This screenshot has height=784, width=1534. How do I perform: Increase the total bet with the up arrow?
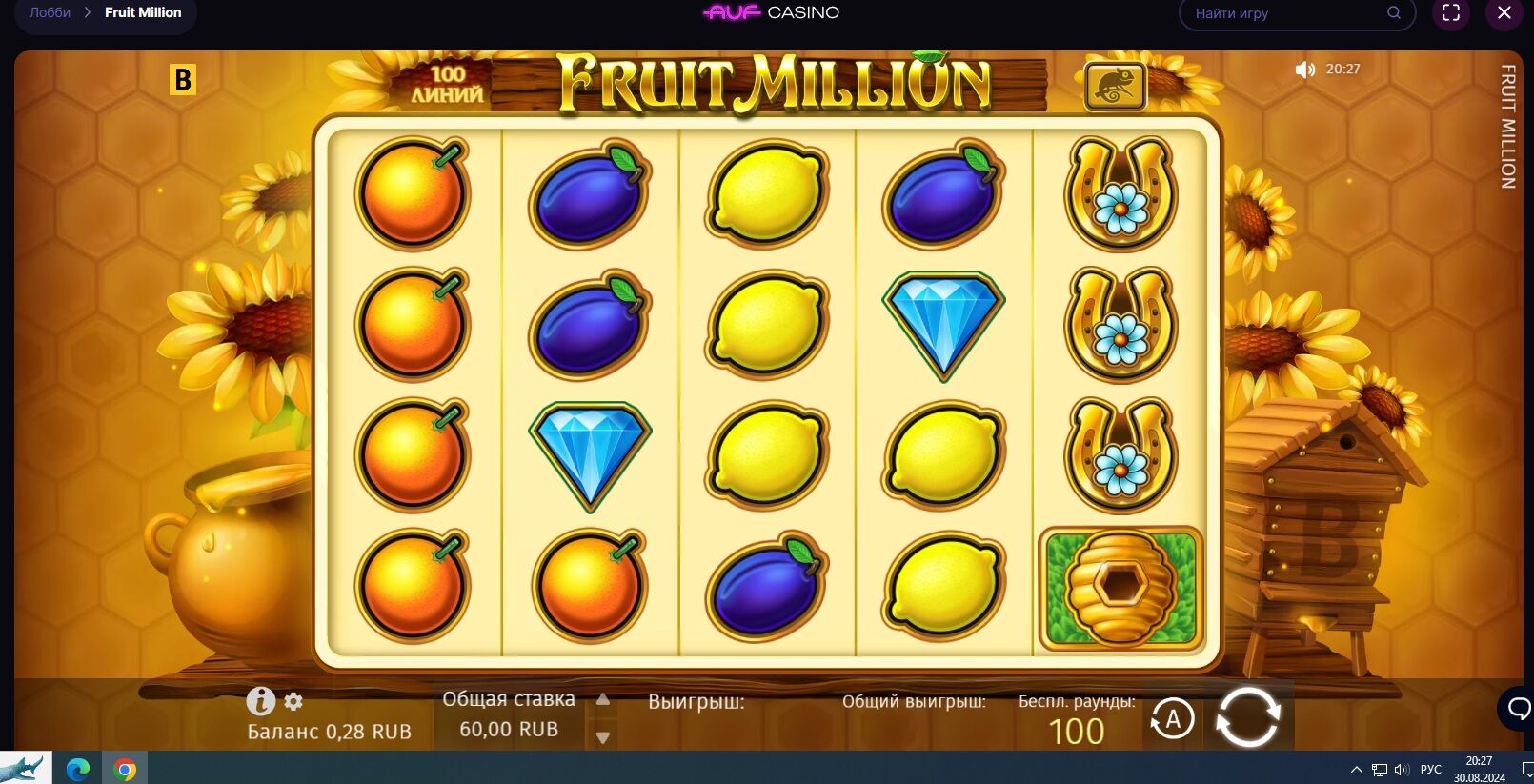pyautogui.click(x=602, y=700)
